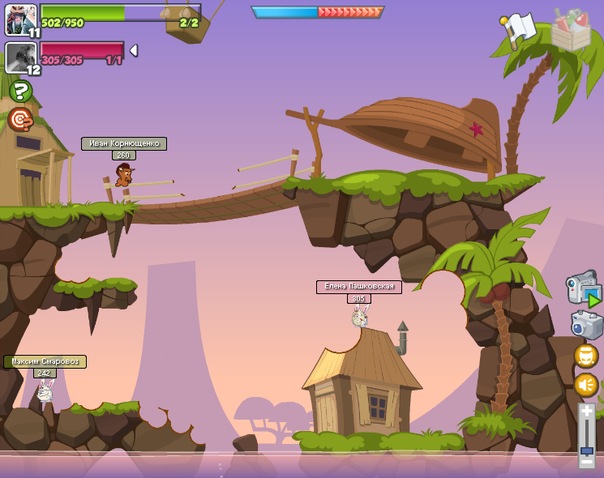The image size is (604, 478).
Task: Toggle sound with the speaker button
Action: [586, 385]
